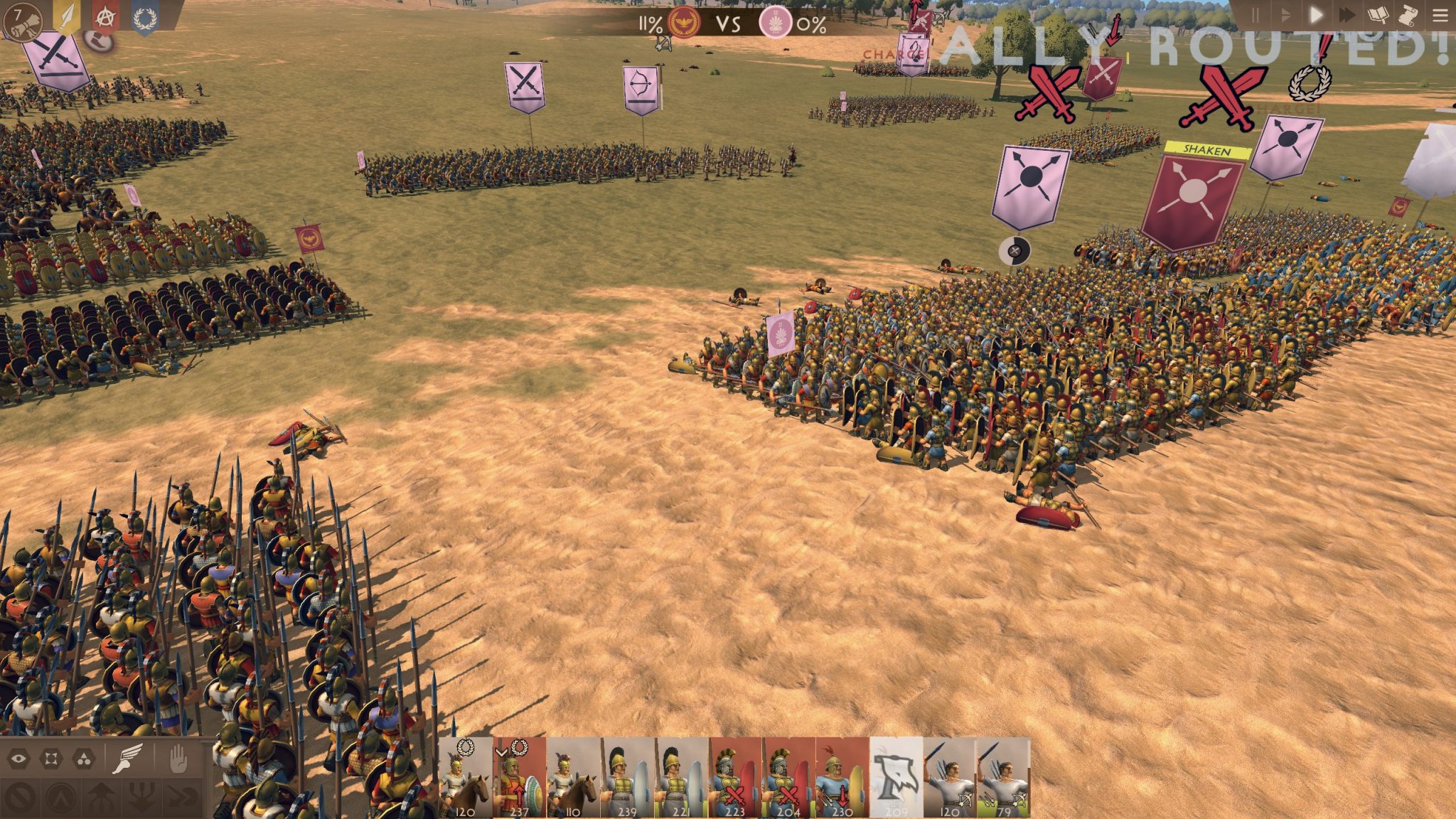
Task: Select the red infantry card with 237 men
Action: click(x=520, y=778)
